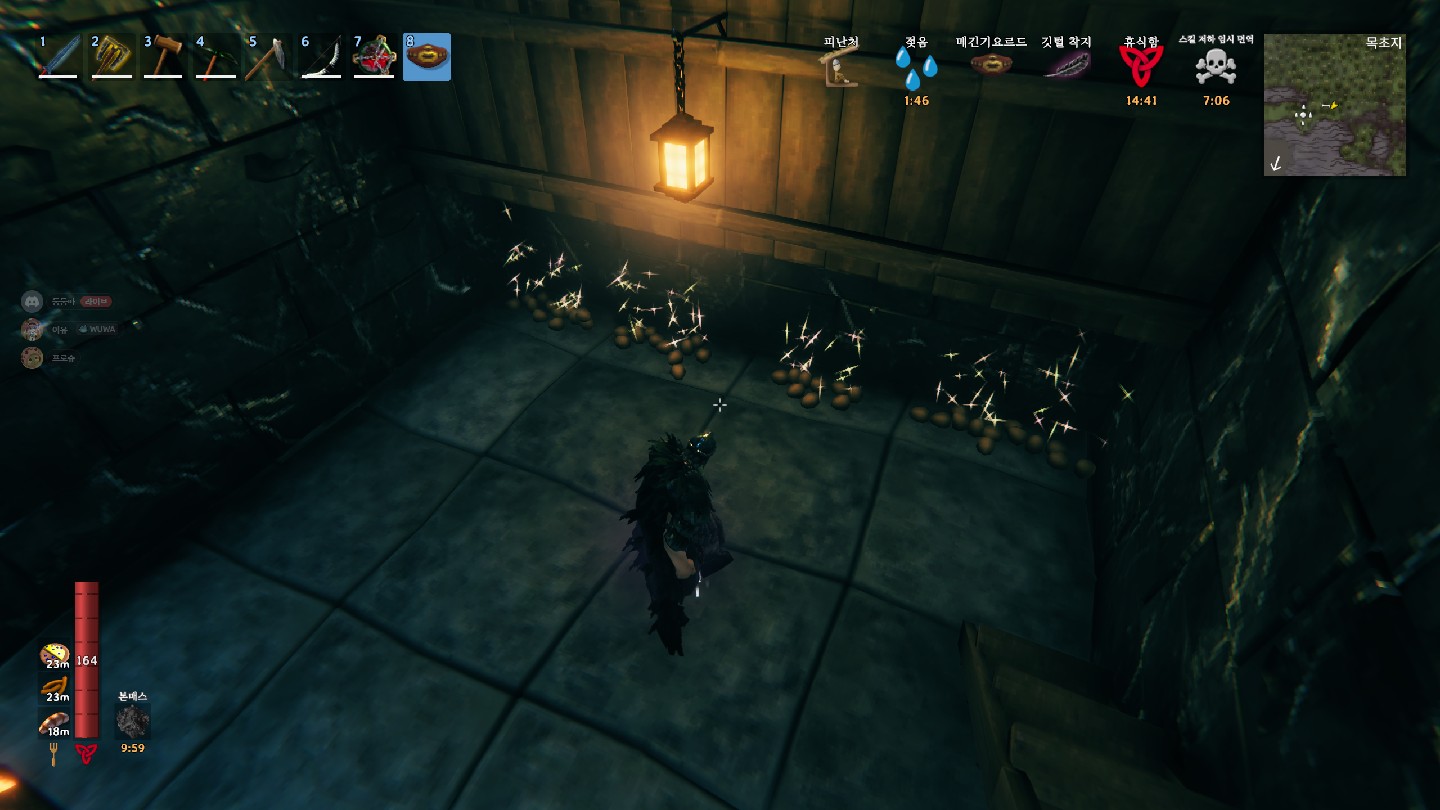Click the wet (젖음) water drops icon
The height and width of the screenshot is (810, 1440).
(x=916, y=67)
